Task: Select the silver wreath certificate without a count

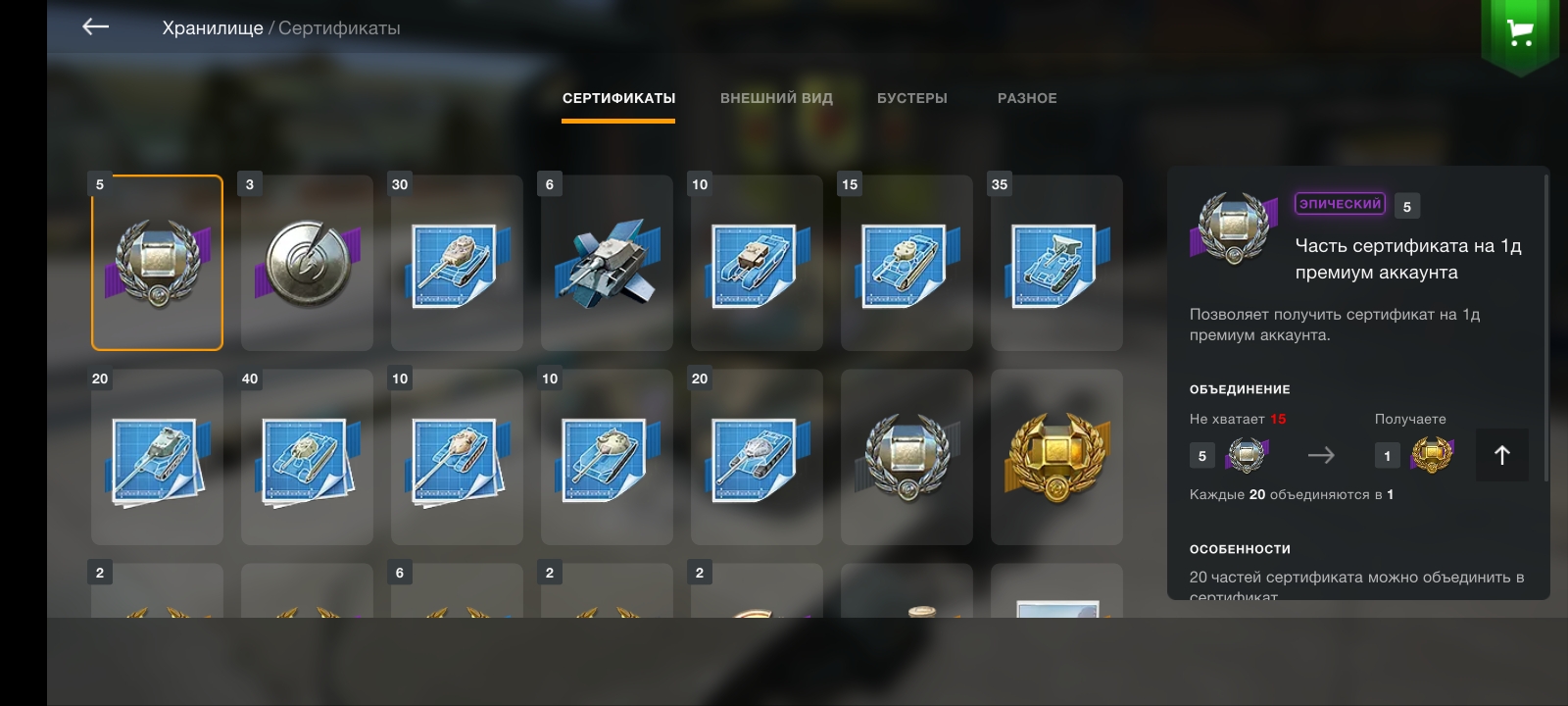Action: pos(906,457)
